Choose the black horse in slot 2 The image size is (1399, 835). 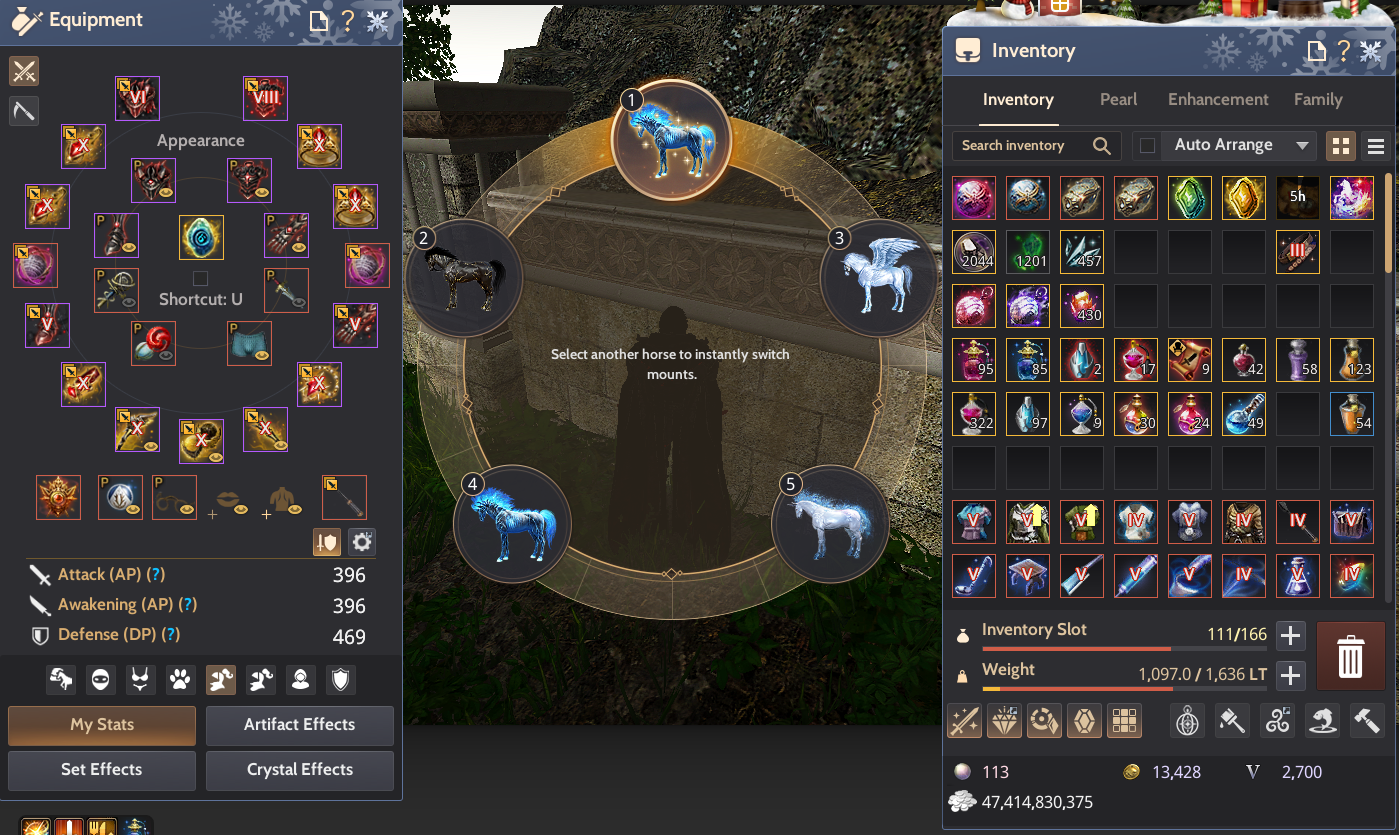(465, 278)
